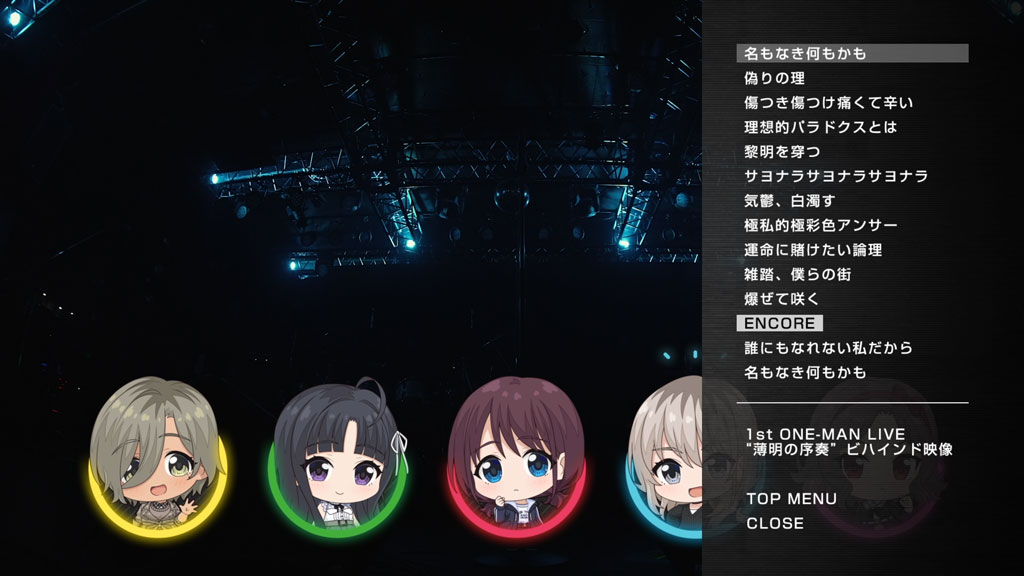Play the highlighted opening track 名もなき何もかも
The height and width of the screenshot is (576, 1024).
coord(805,53)
